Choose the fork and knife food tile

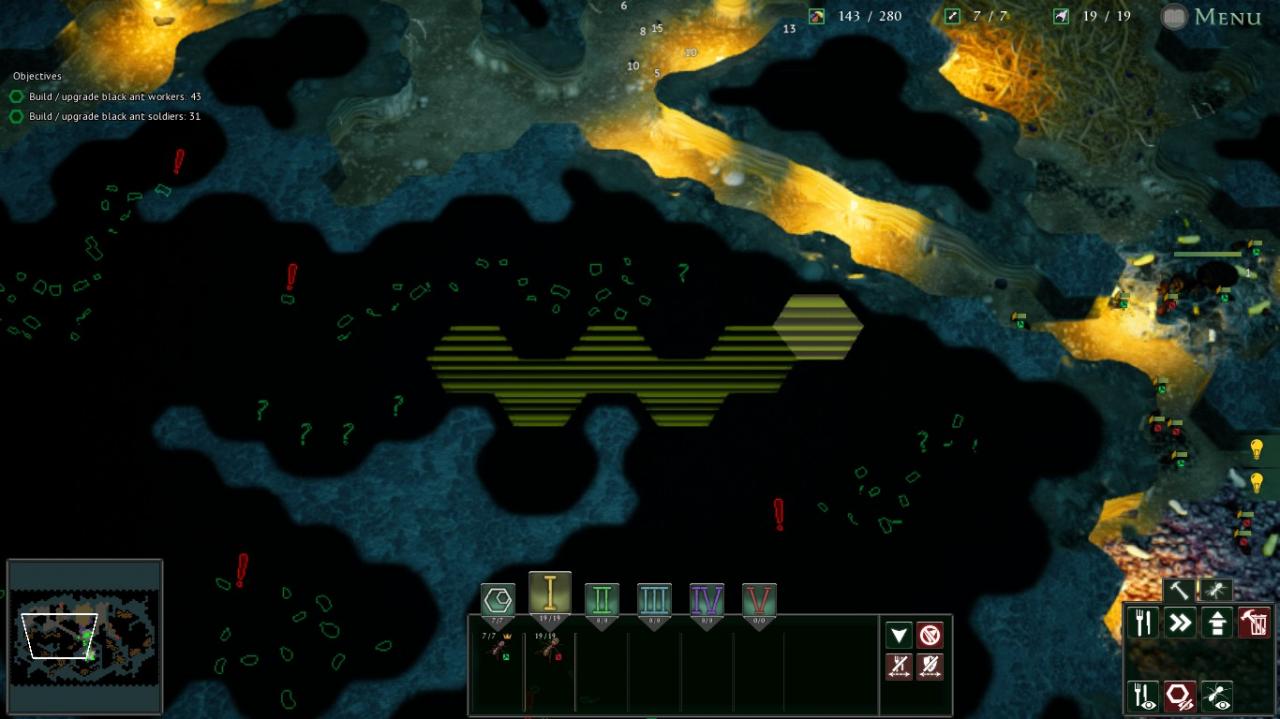[x=1143, y=623]
